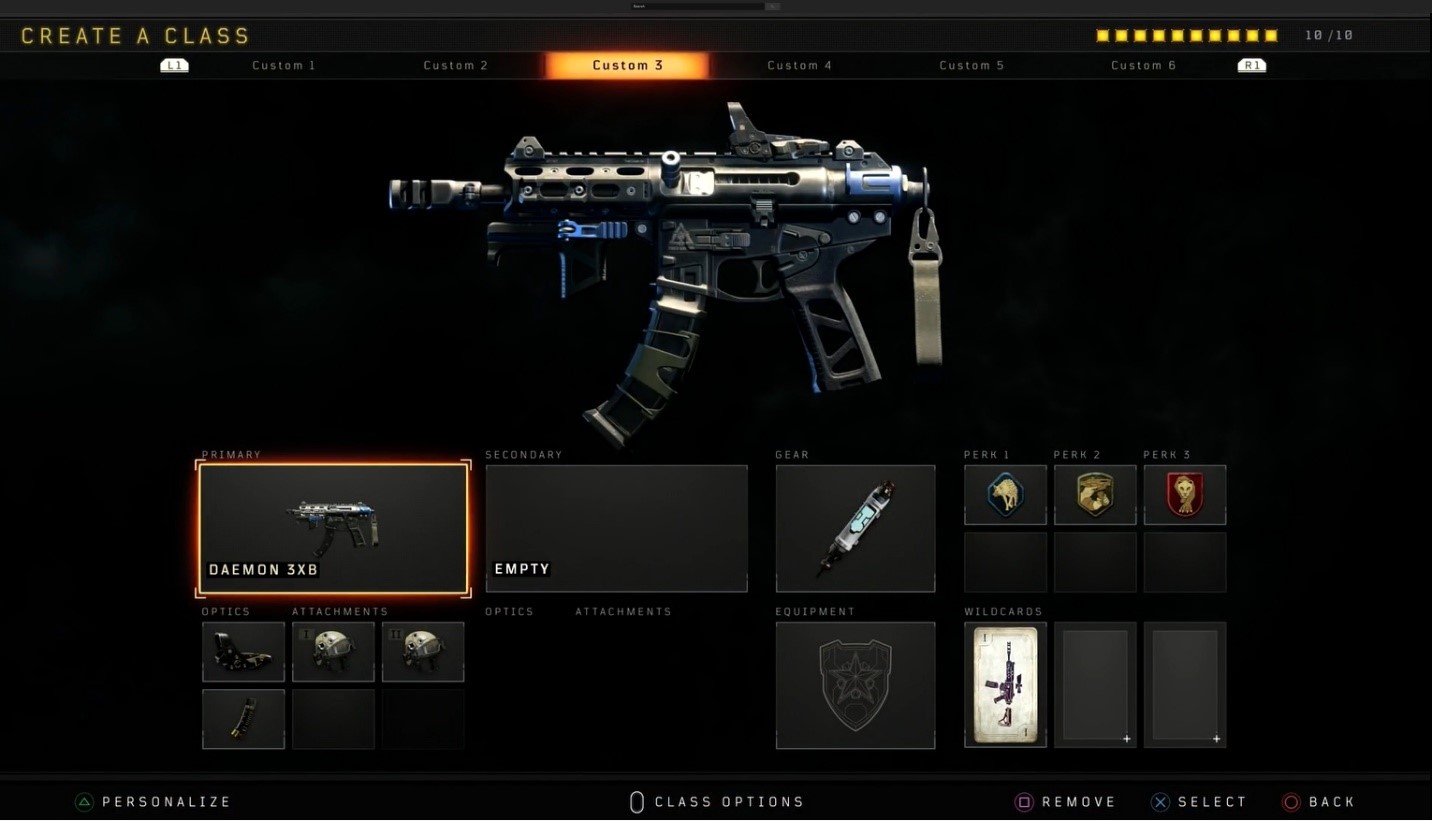The height and width of the screenshot is (821, 1432).
Task: Toggle the empty second Perk 3 slot
Action: pos(1184,561)
